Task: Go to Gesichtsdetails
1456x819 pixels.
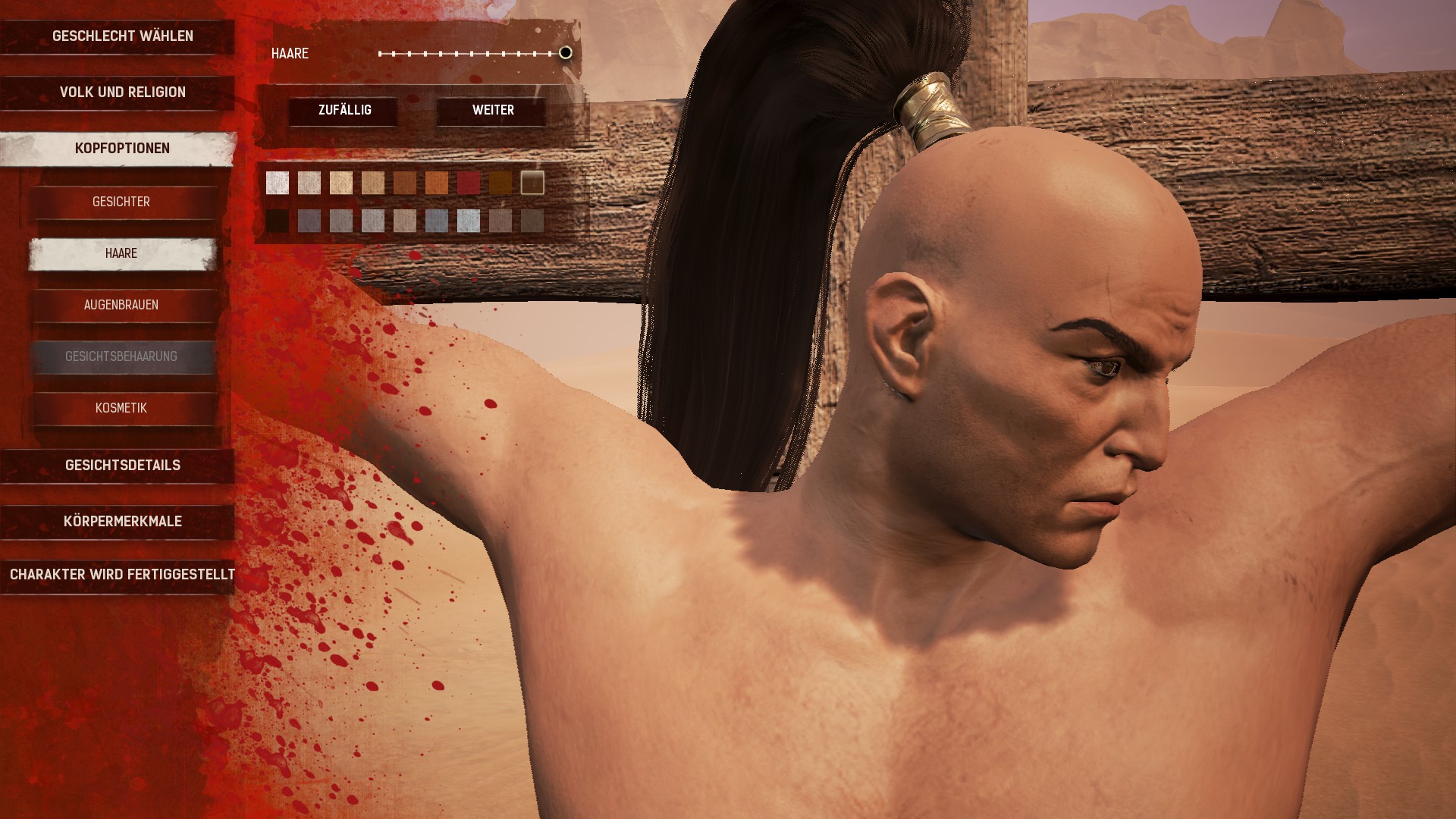Action: click(122, 466)
